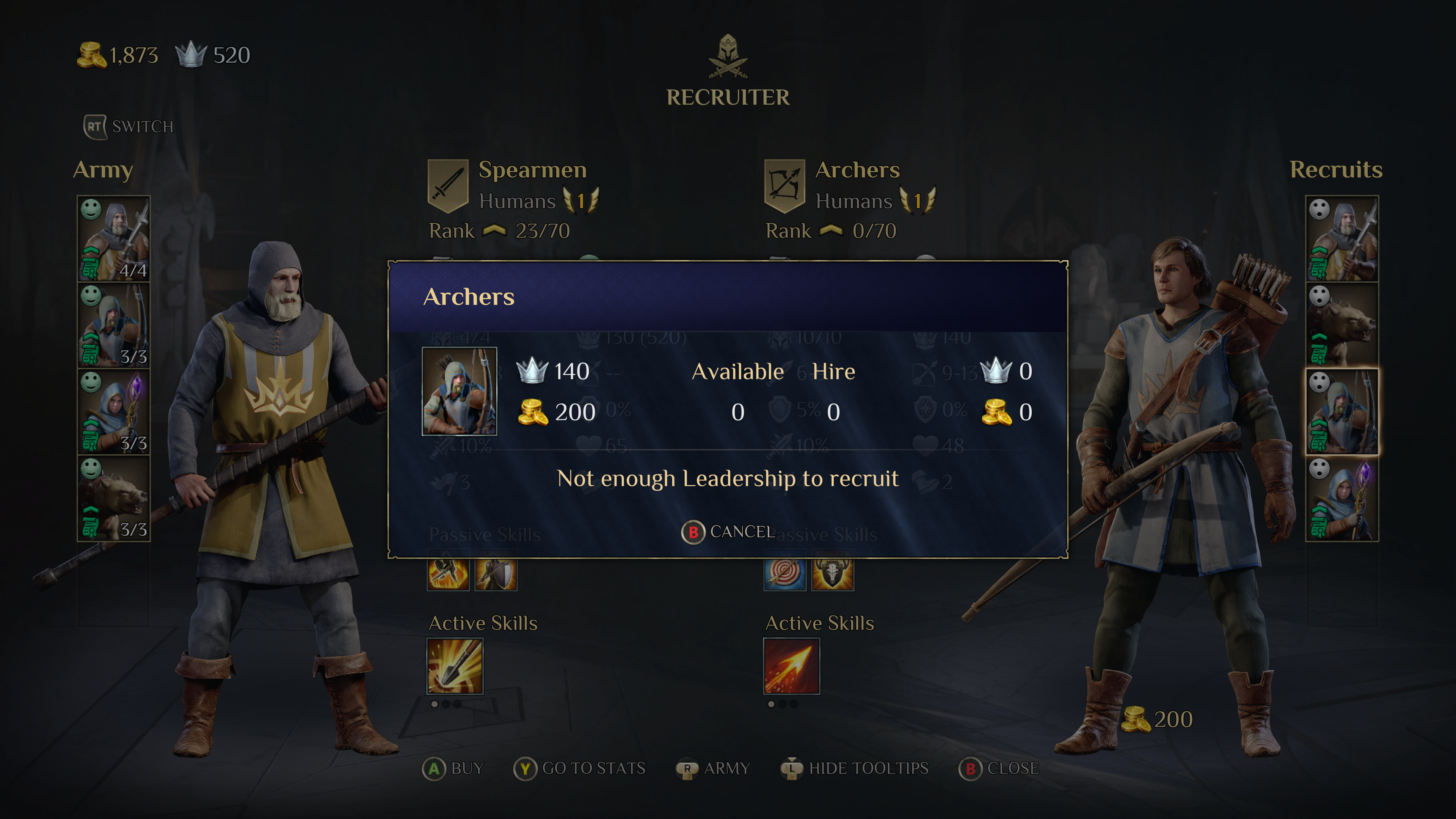Pick the wolf unit in Army list
The image size is (1456, 819).
tap(114, 498)
